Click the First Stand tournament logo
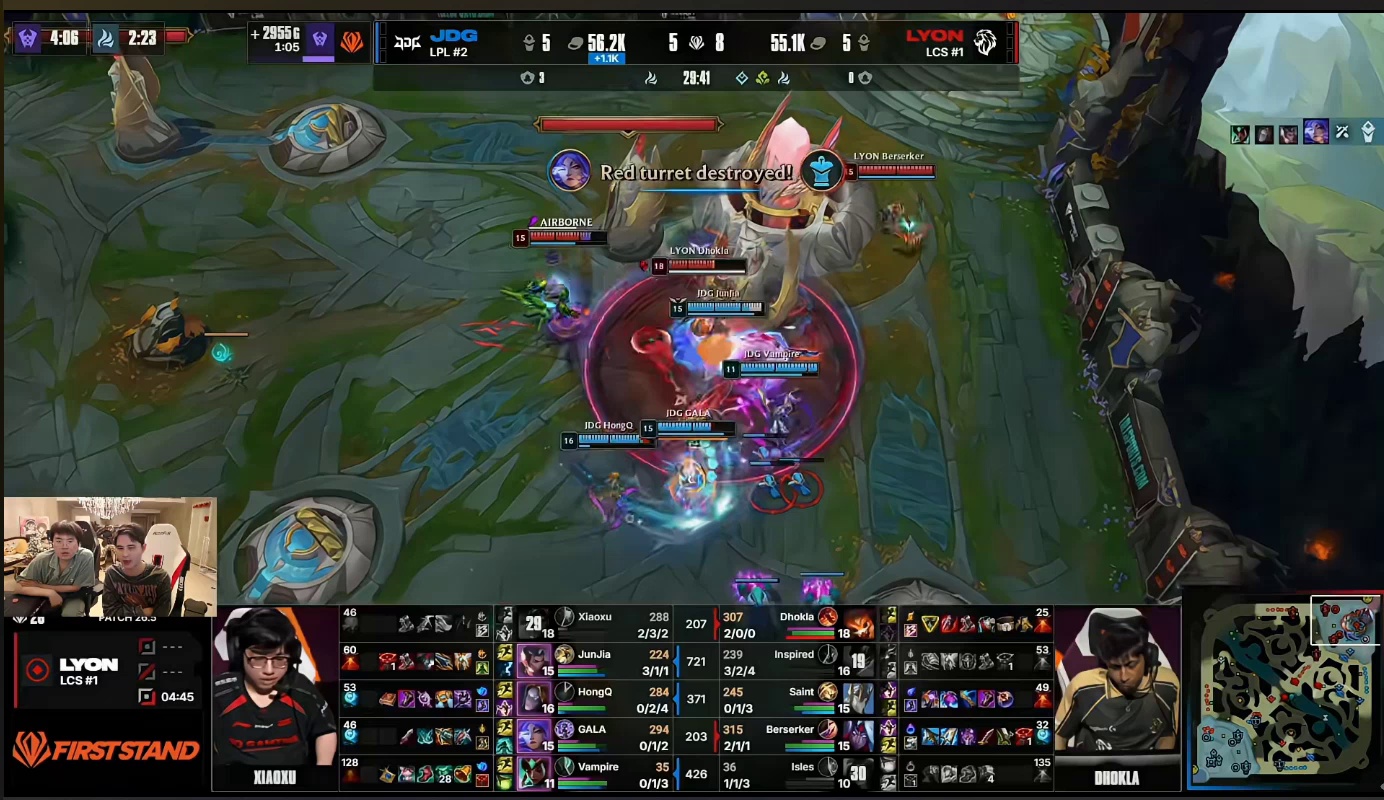Image resolution: width=1384 pixels, height=800 pixels. point(106,749)
